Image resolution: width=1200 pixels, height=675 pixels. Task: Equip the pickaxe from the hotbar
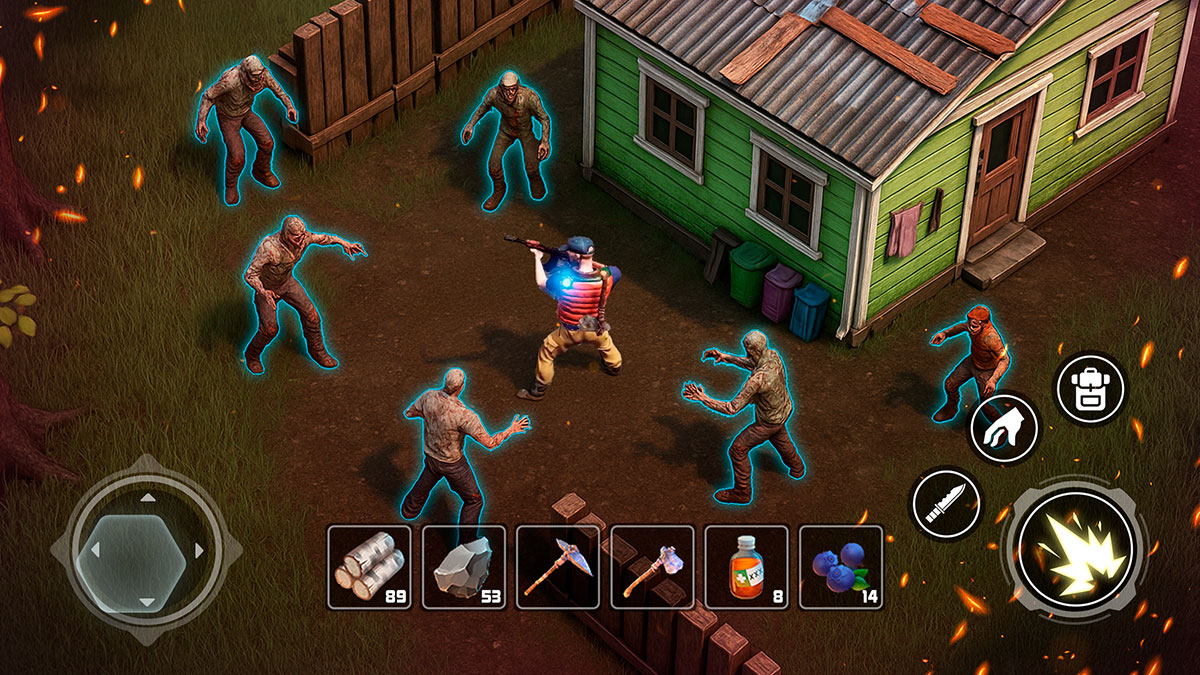(557, 567)
